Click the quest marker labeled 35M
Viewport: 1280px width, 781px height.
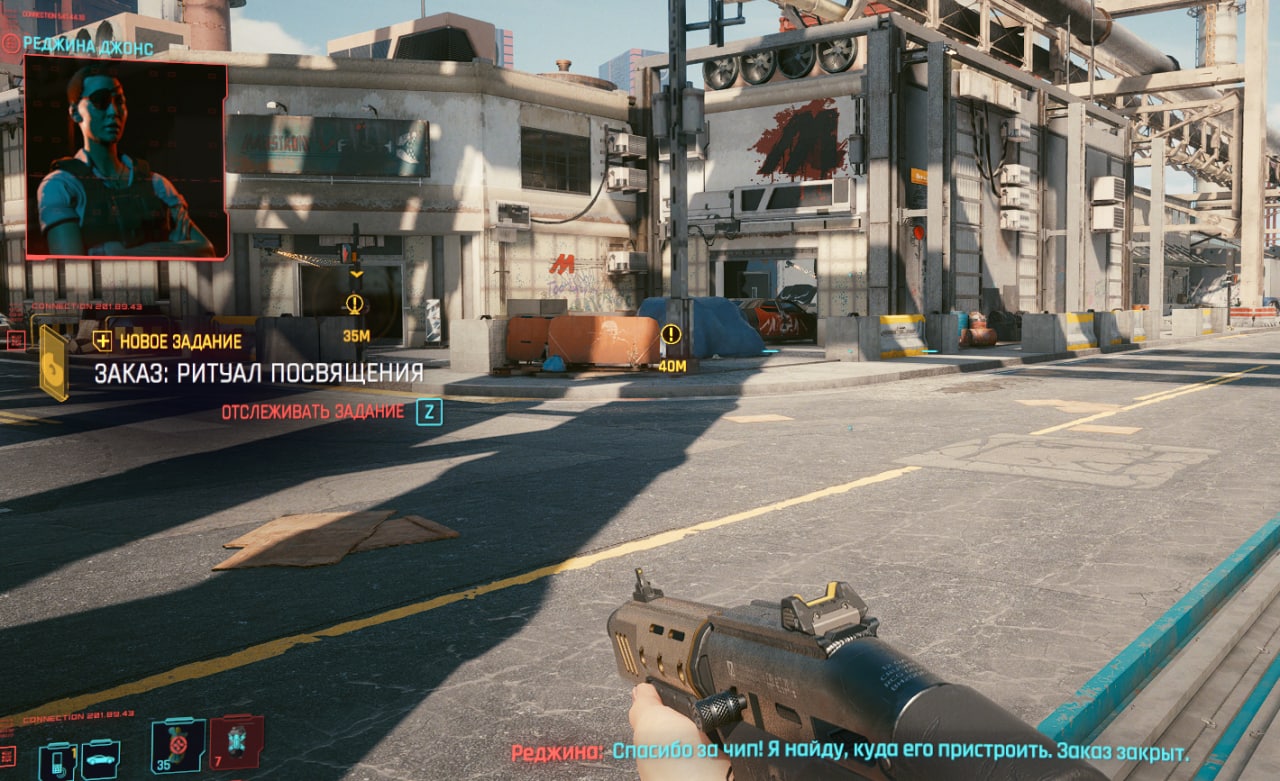(354, 304)
